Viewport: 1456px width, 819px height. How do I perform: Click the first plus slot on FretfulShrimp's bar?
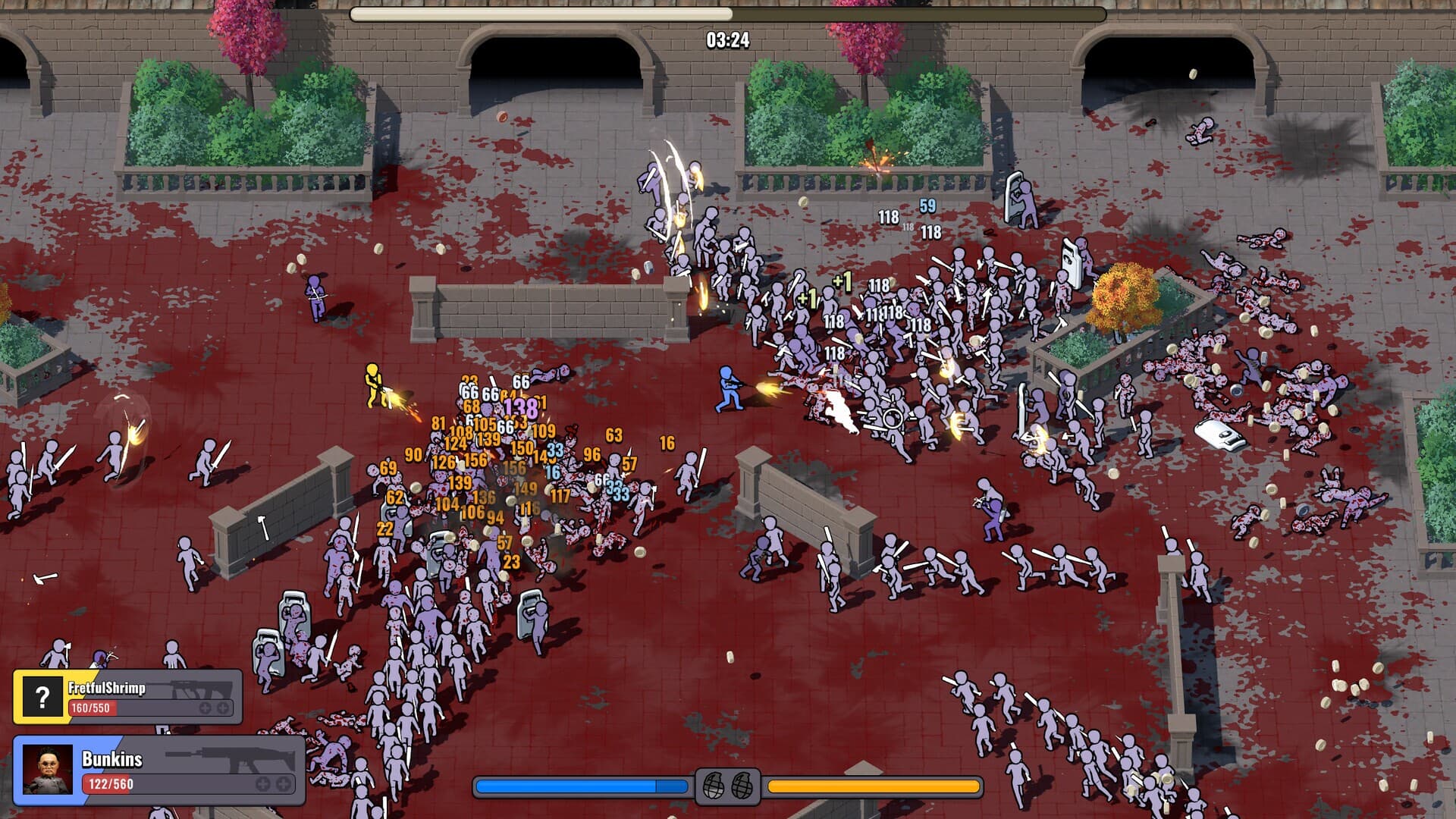[206, 708]
